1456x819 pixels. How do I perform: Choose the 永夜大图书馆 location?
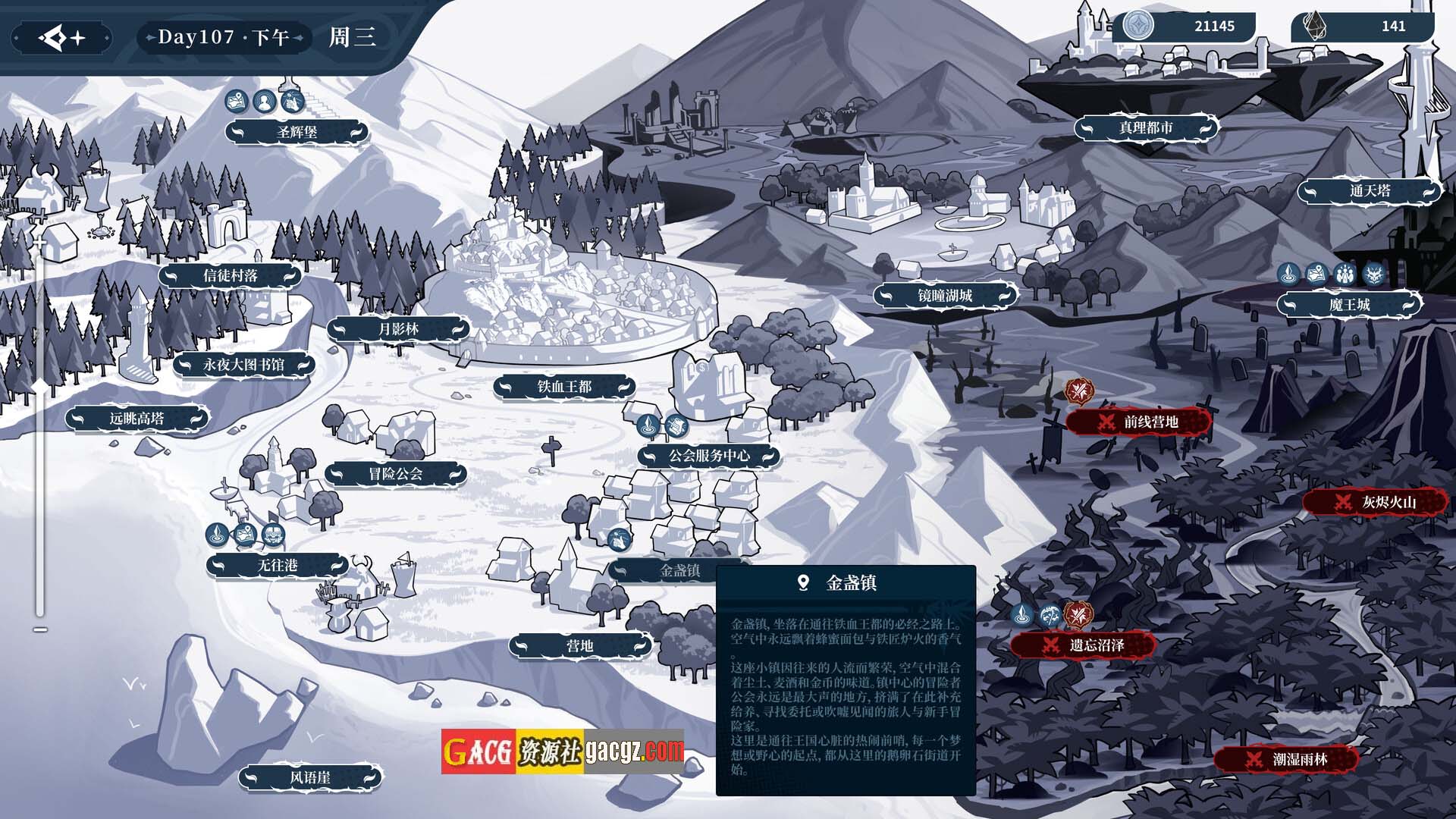coord(243,365)
